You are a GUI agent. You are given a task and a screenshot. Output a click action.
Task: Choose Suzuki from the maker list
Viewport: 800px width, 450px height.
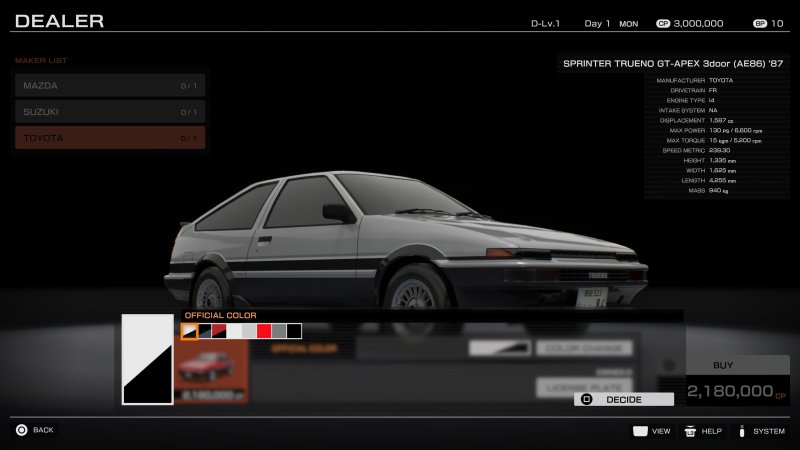tap(110, 112)
